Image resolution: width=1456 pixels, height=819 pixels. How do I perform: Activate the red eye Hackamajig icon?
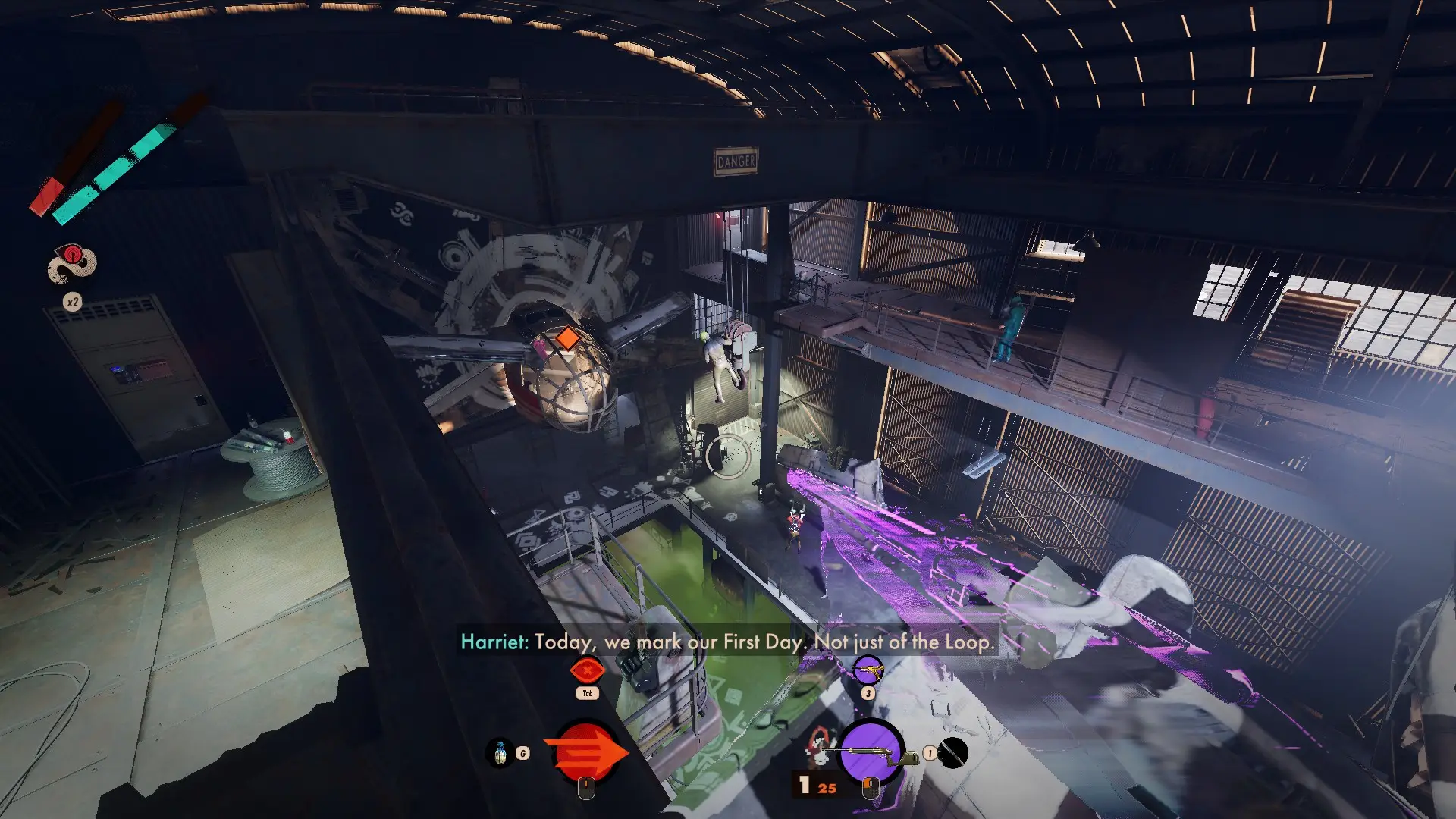coord(587,670)
